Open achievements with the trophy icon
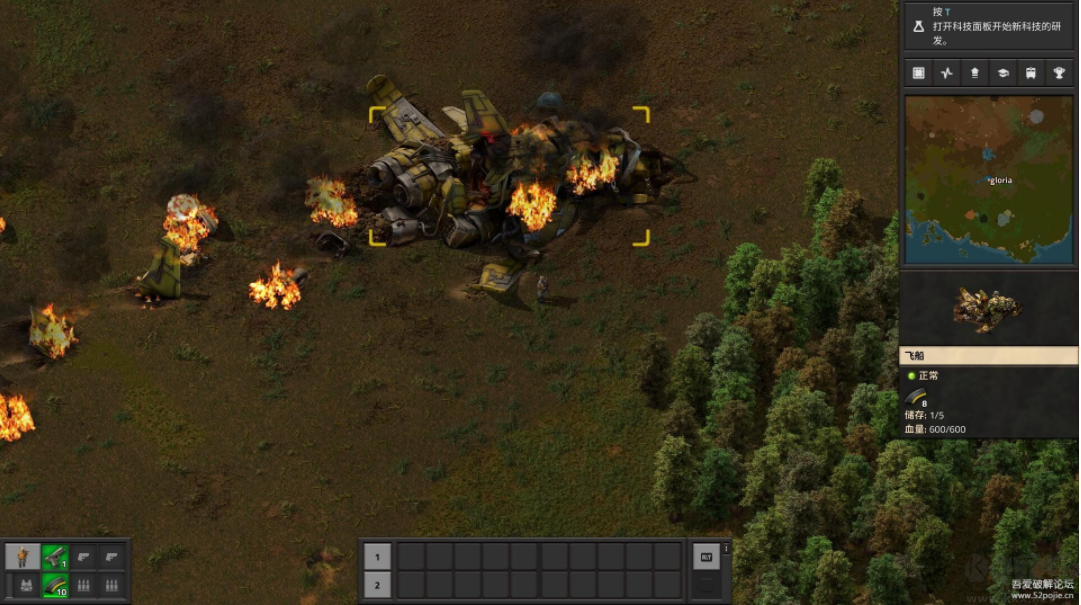This screenshot has width=1081, height=605. [x=1058, y=73]
